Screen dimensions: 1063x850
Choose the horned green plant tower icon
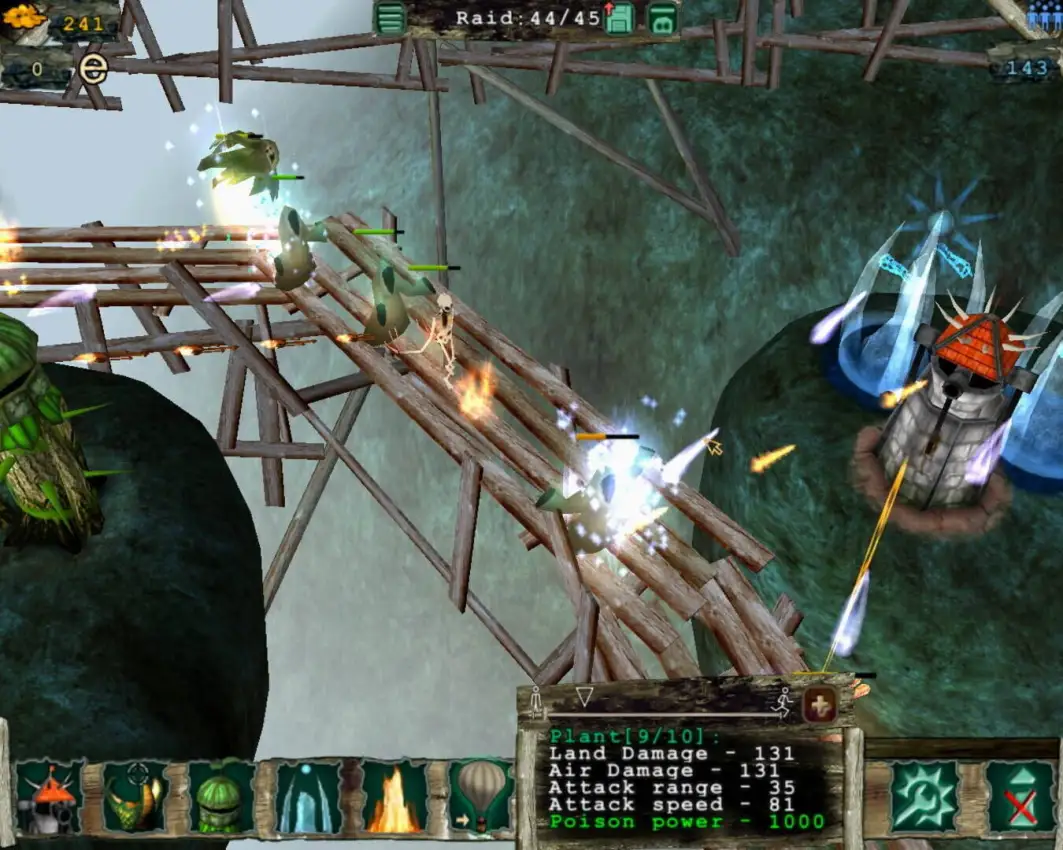tap(135, 797)
